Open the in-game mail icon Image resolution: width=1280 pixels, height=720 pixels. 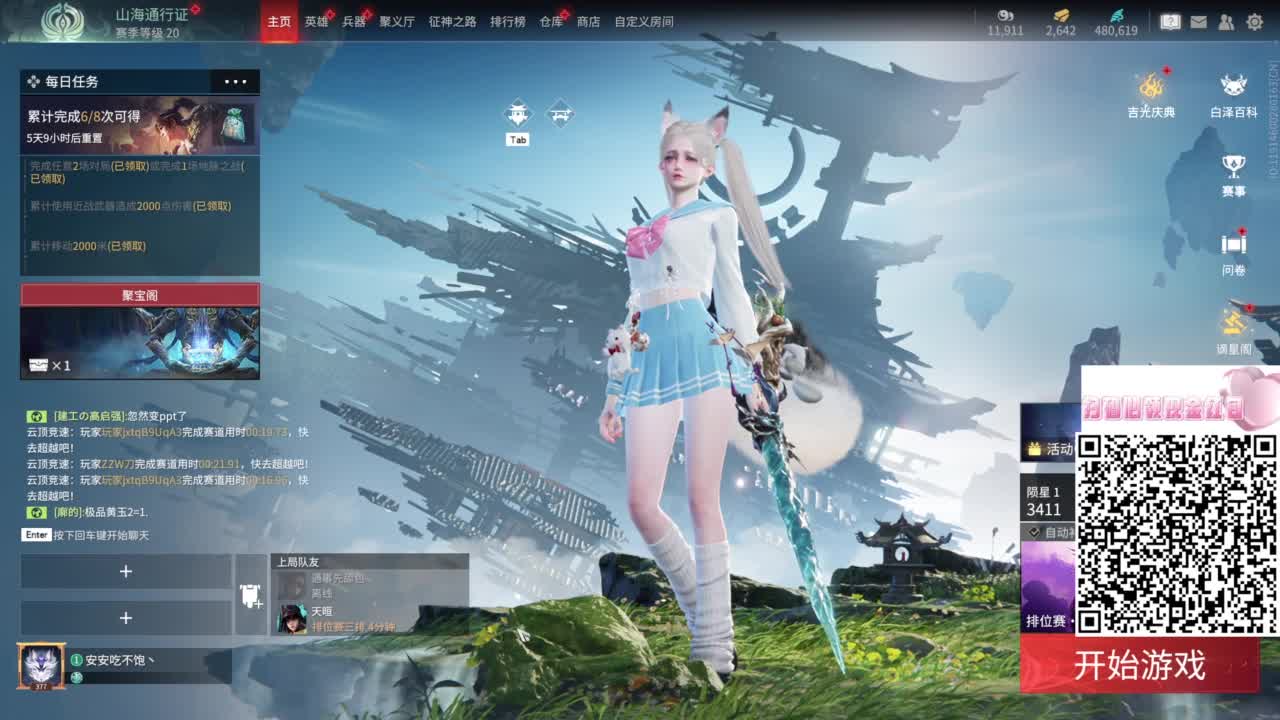pyautogui.click(x=1198, y=20)
